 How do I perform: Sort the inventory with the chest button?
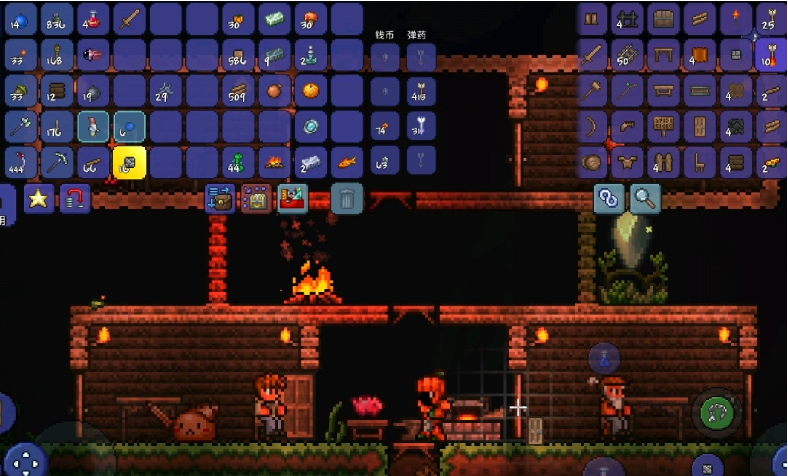pyautogui.click(x=257, y=198)
